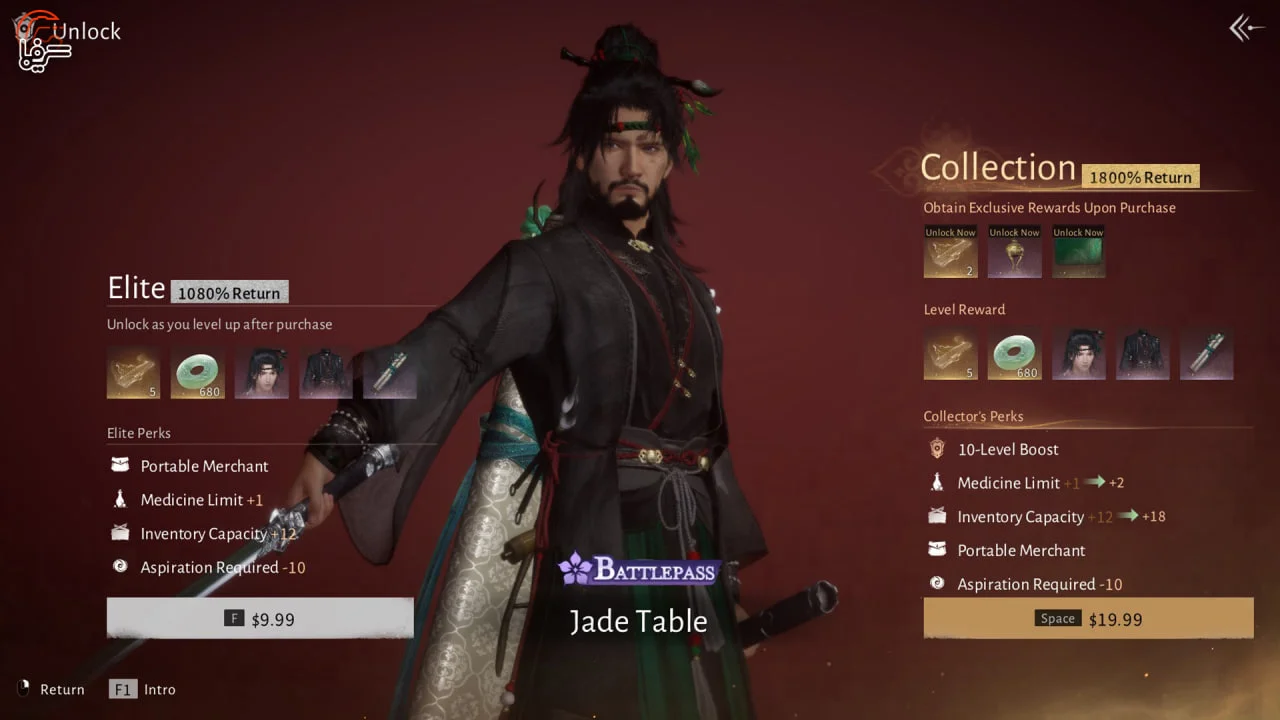Show the hairstyle in Collection Level Reward

1078,354
